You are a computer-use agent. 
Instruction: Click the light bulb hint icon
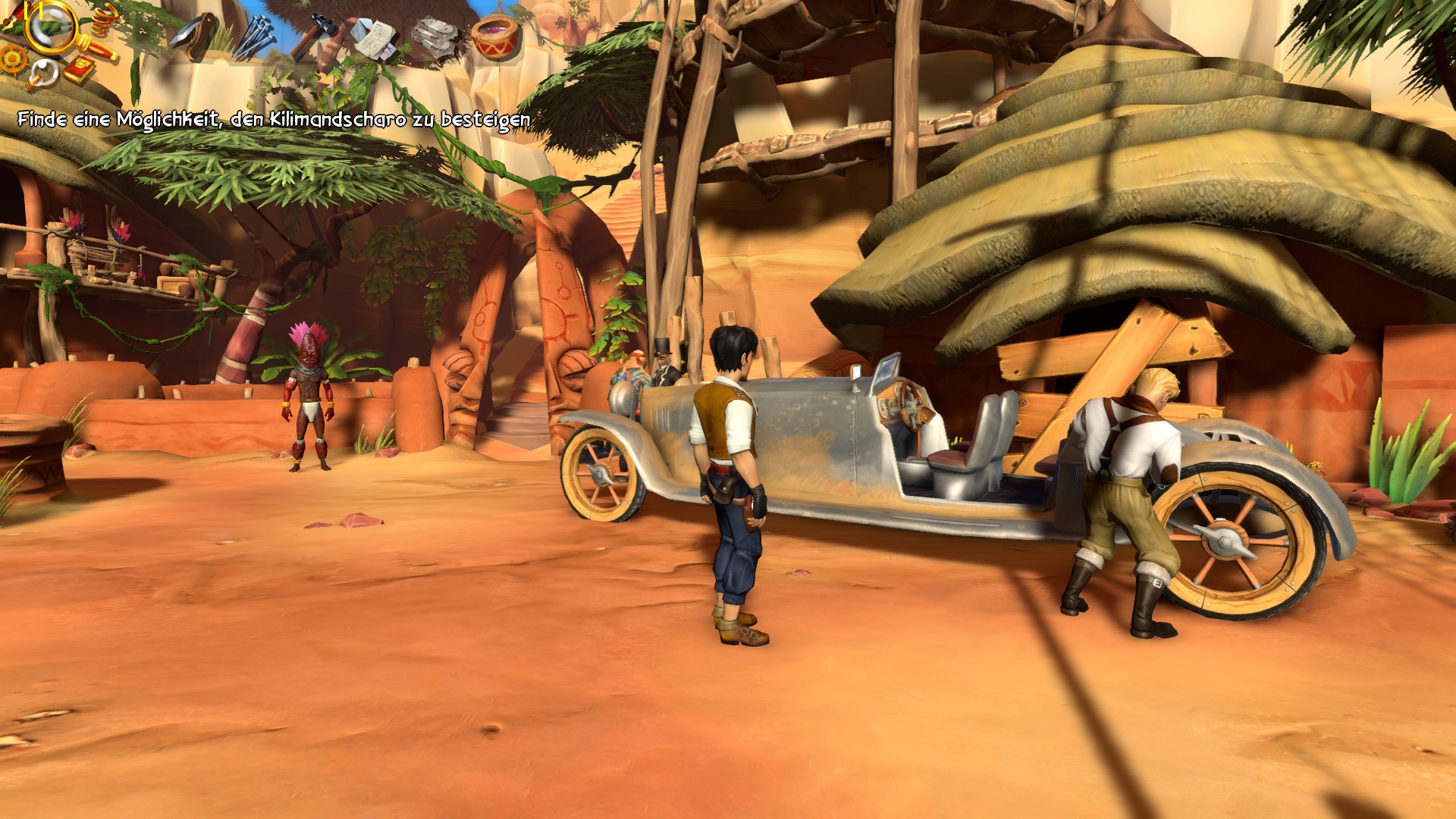[40, 74]
